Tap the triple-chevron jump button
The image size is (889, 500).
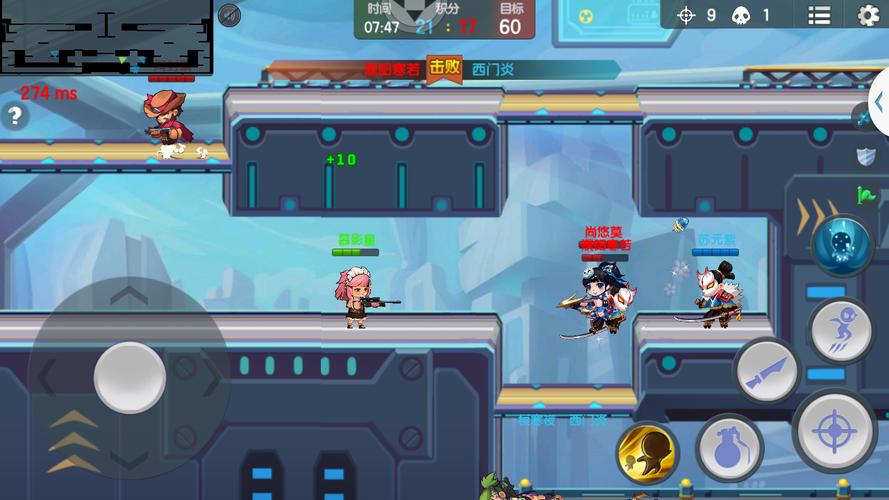(x=74, y=440)
